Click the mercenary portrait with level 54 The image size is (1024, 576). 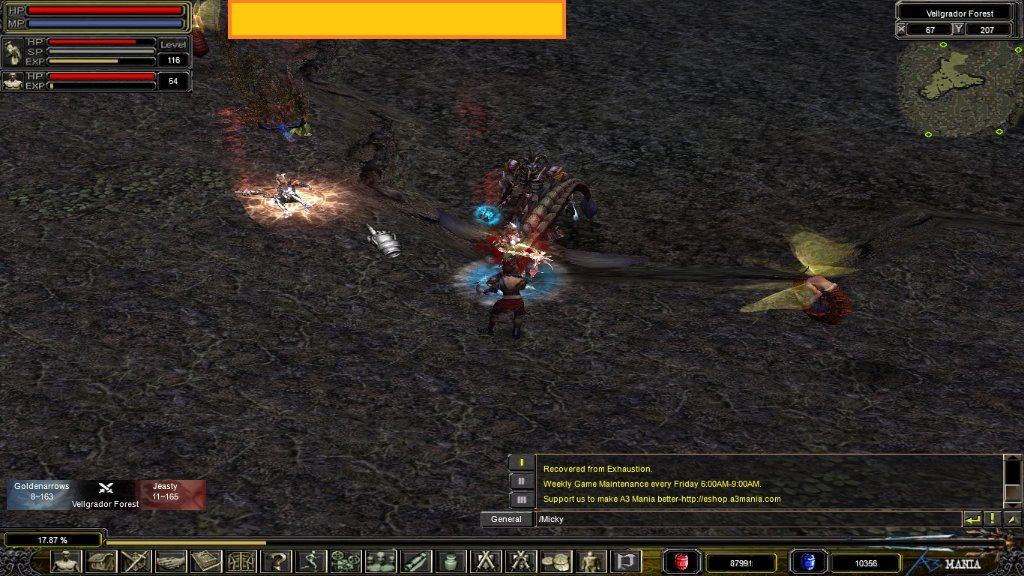[x=14, y=82]
